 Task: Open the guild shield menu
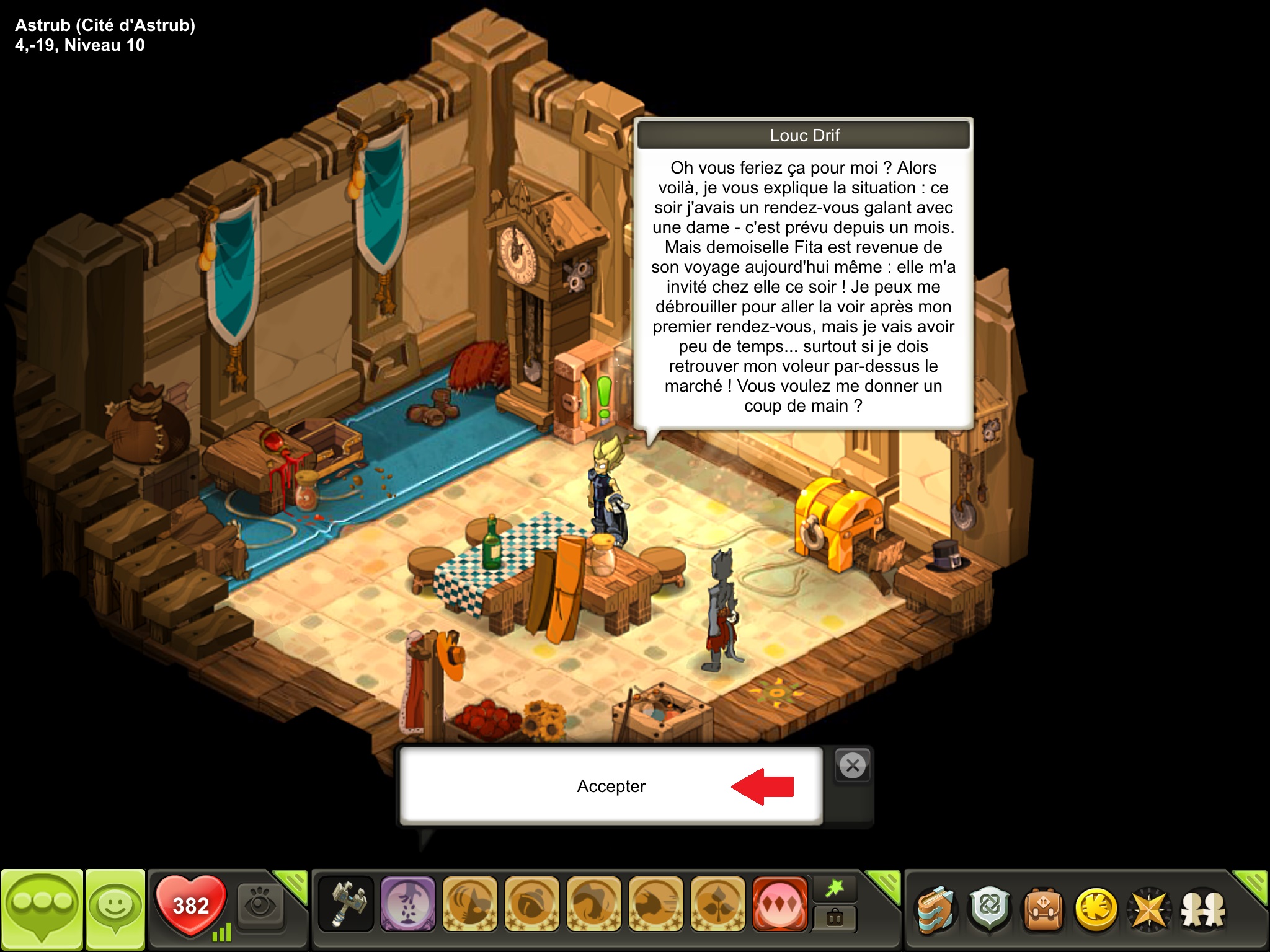[x=990, y=910]
